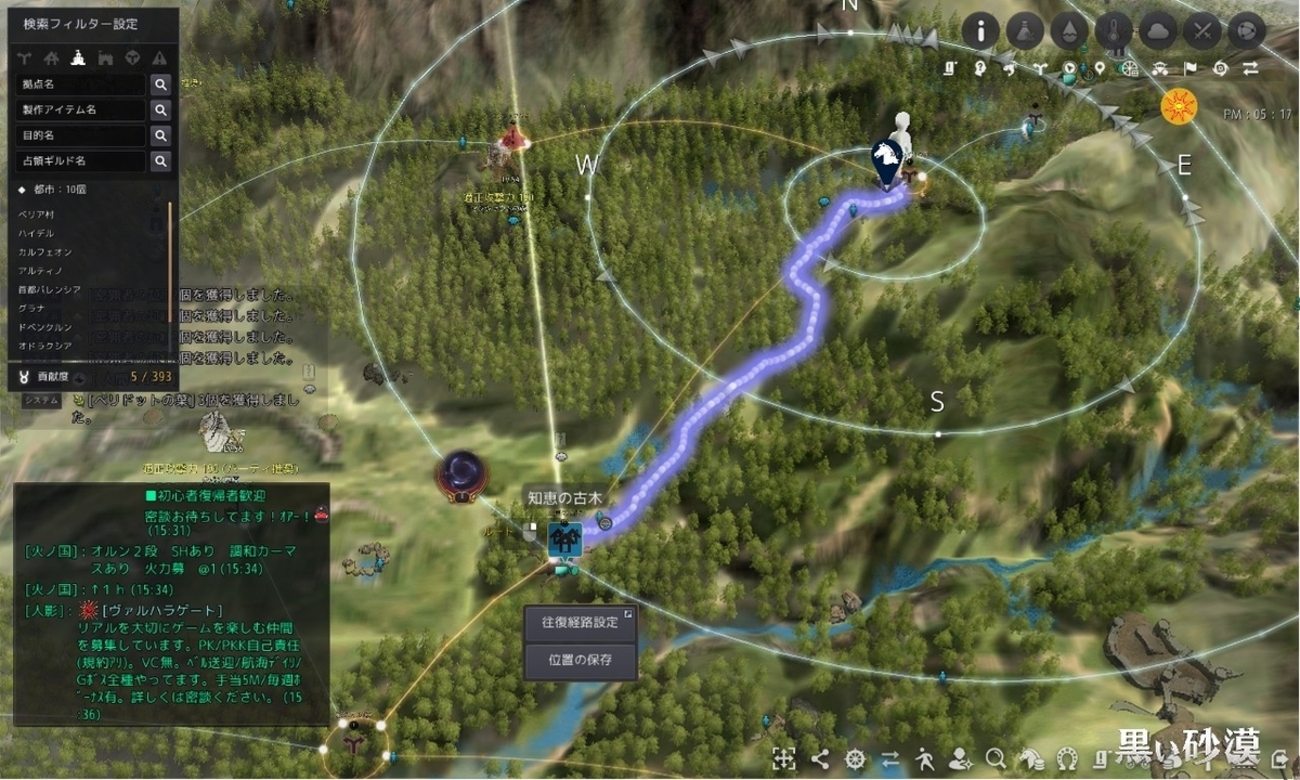Pick 首都バレンシア in the city list
The image size is (1300, 780).
click(48, 289)
